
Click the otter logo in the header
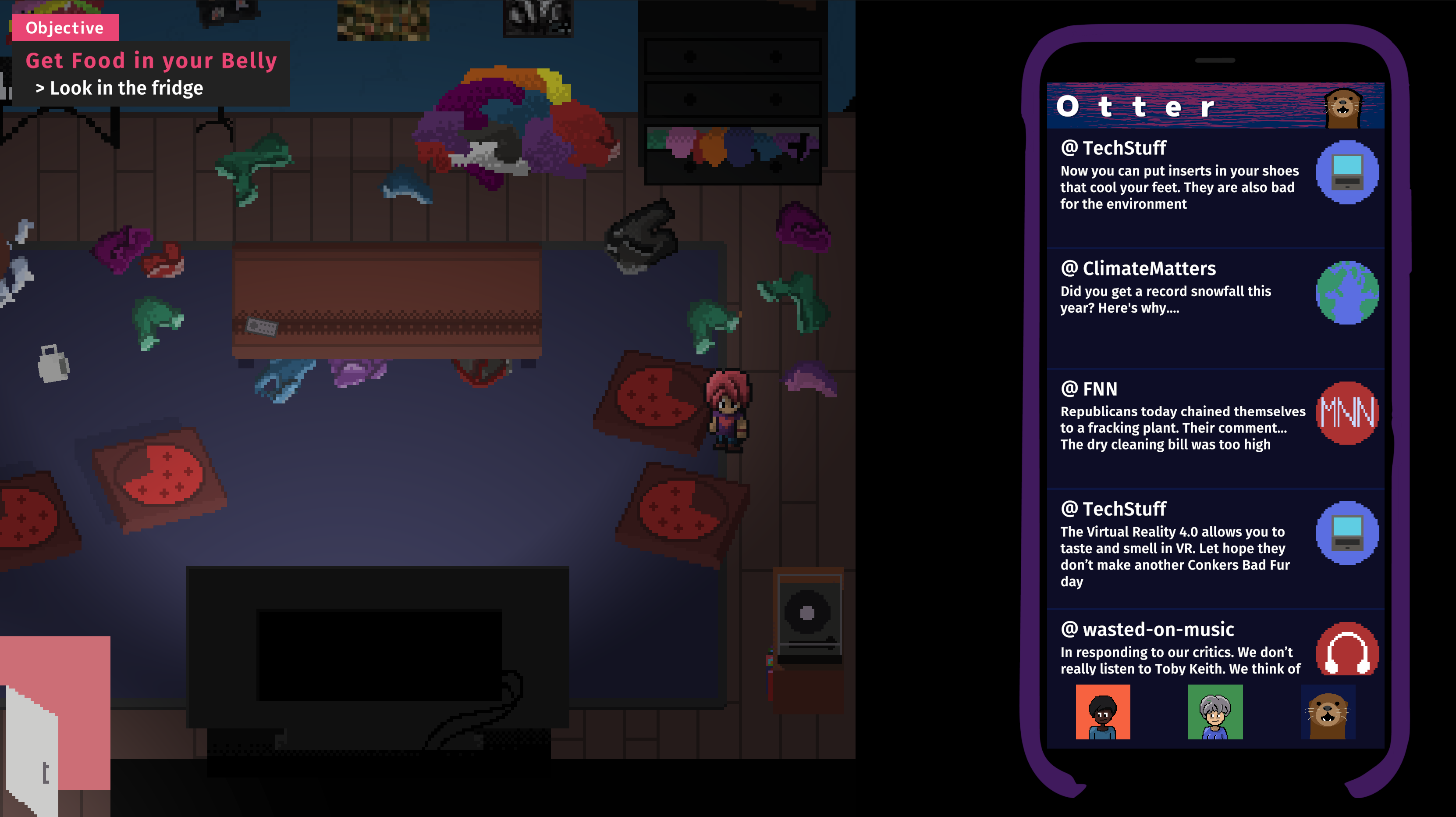click(x=1343, y=107)
